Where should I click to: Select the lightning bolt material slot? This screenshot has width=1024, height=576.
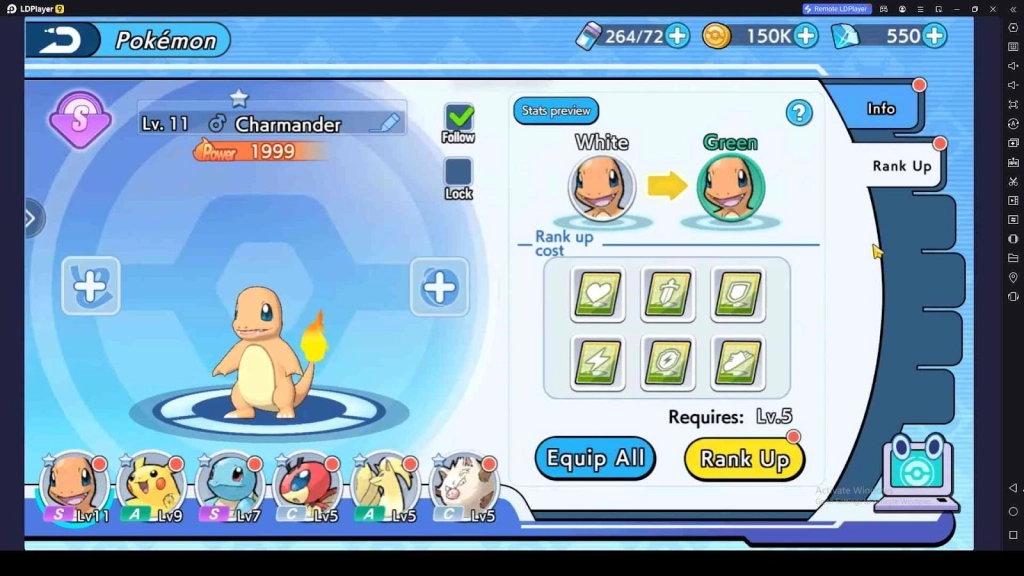[x=598, y=362]
